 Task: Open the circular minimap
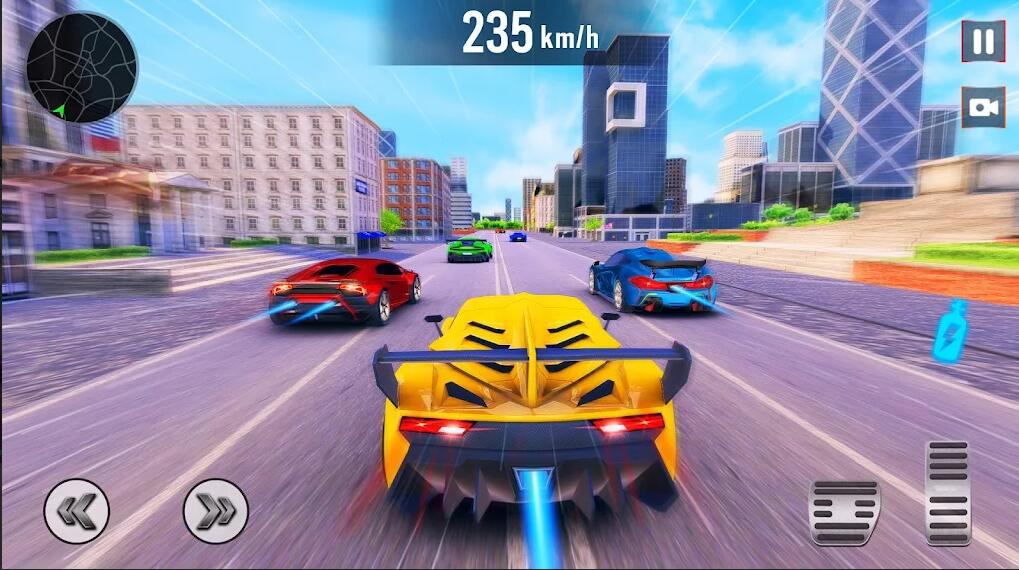pyautogui.click(x=81, y=67)
